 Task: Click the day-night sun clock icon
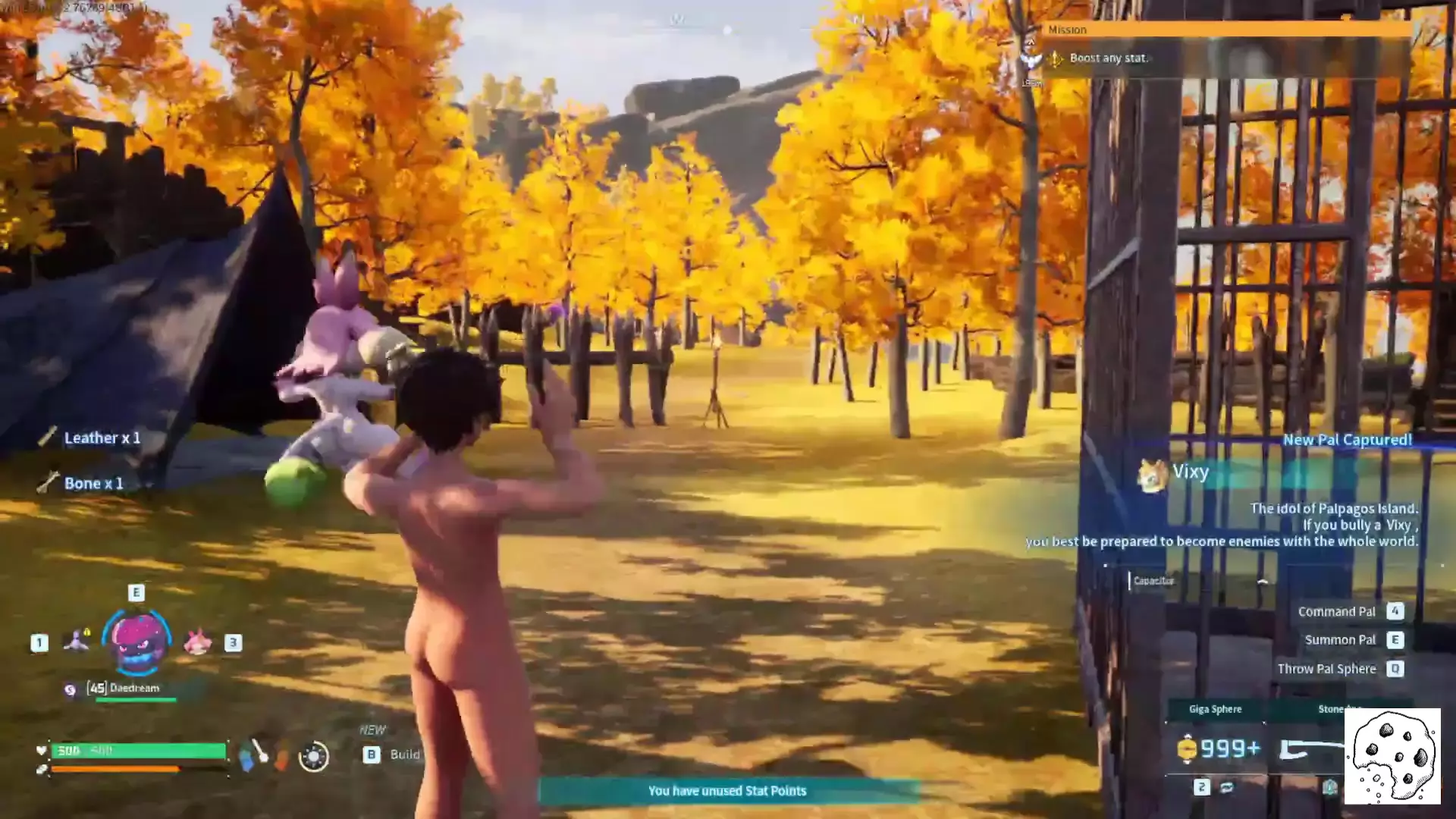point(313,756)
